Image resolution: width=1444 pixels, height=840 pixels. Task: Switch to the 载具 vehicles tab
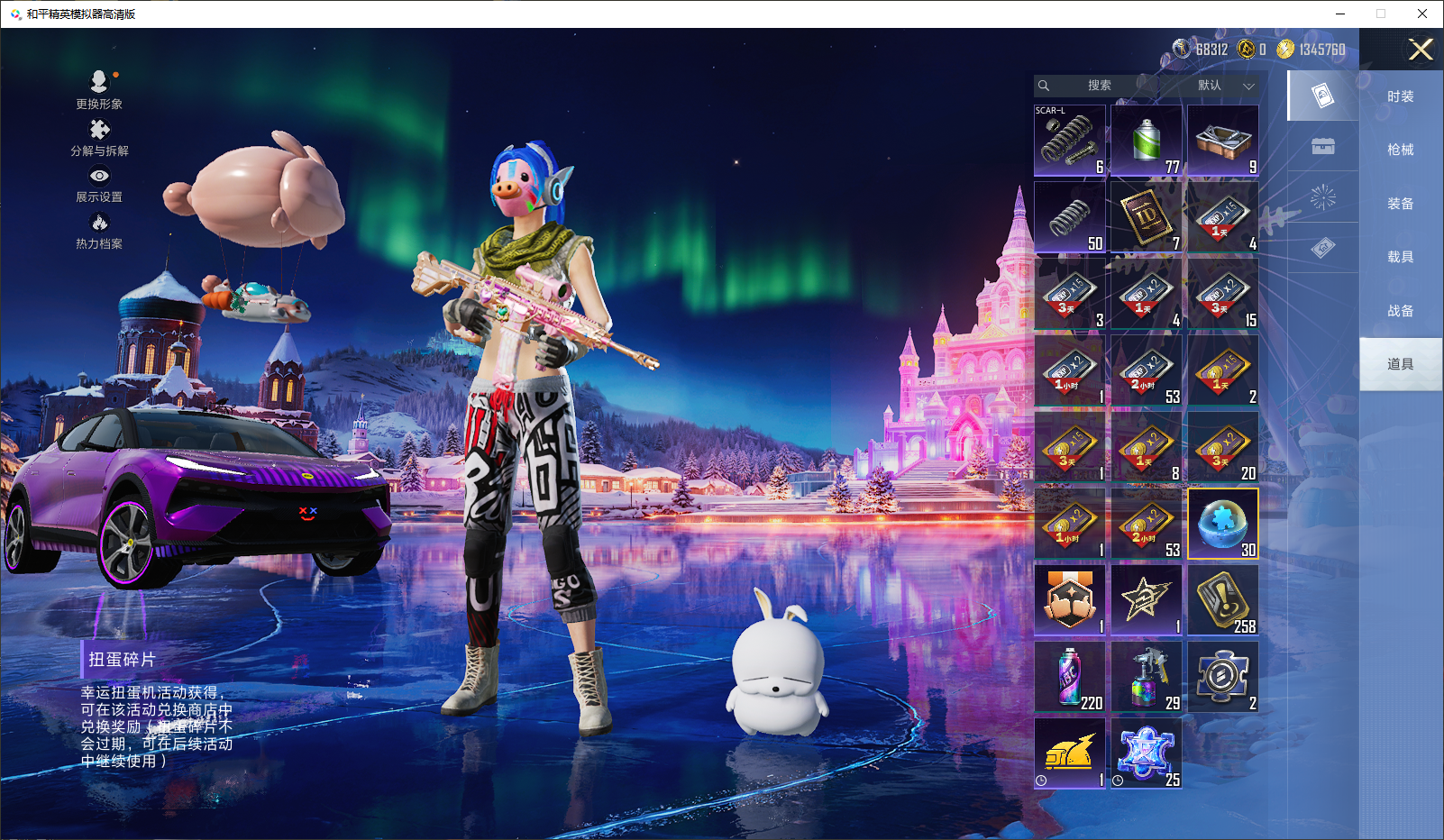pos(1400,257)
